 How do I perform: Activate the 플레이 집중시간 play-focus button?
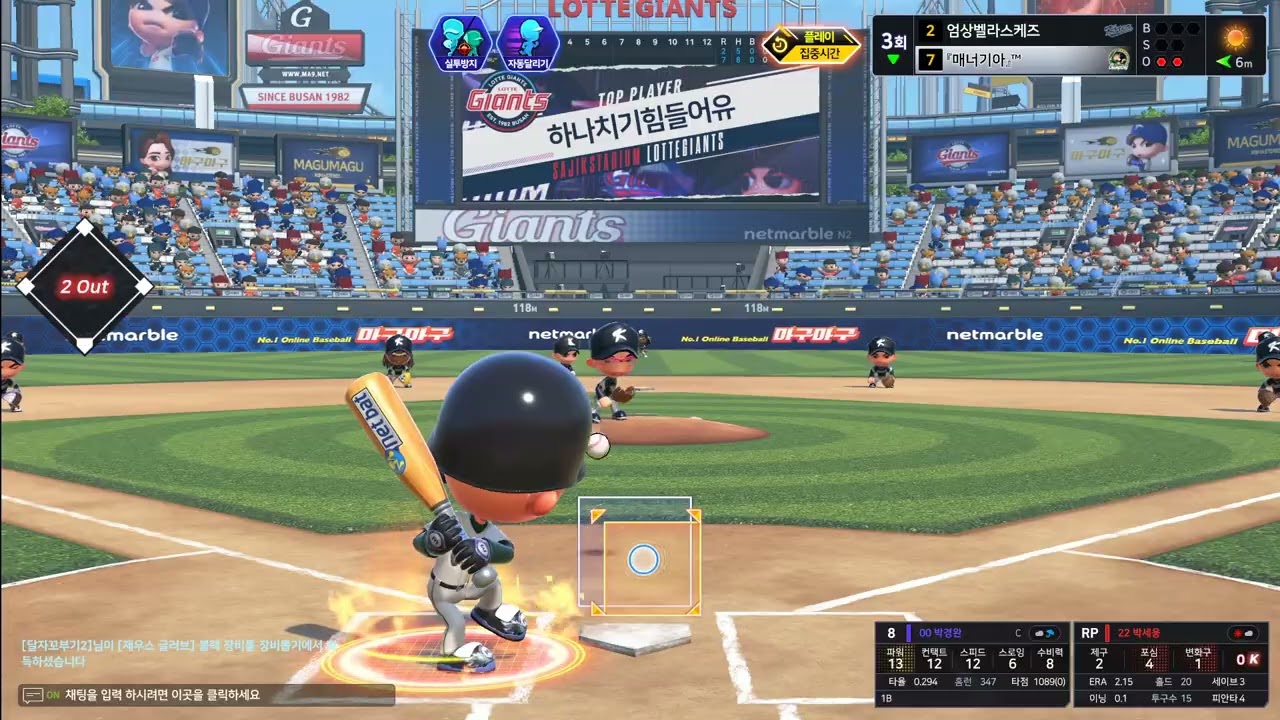812,45
